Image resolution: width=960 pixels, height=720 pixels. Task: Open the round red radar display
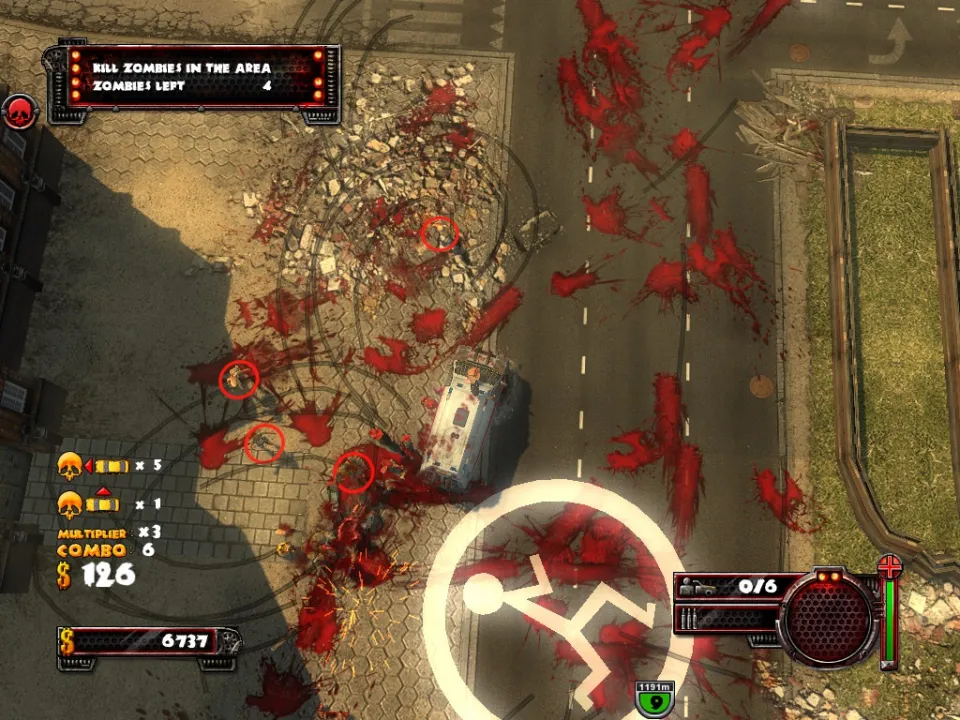(x=829, y=617)
